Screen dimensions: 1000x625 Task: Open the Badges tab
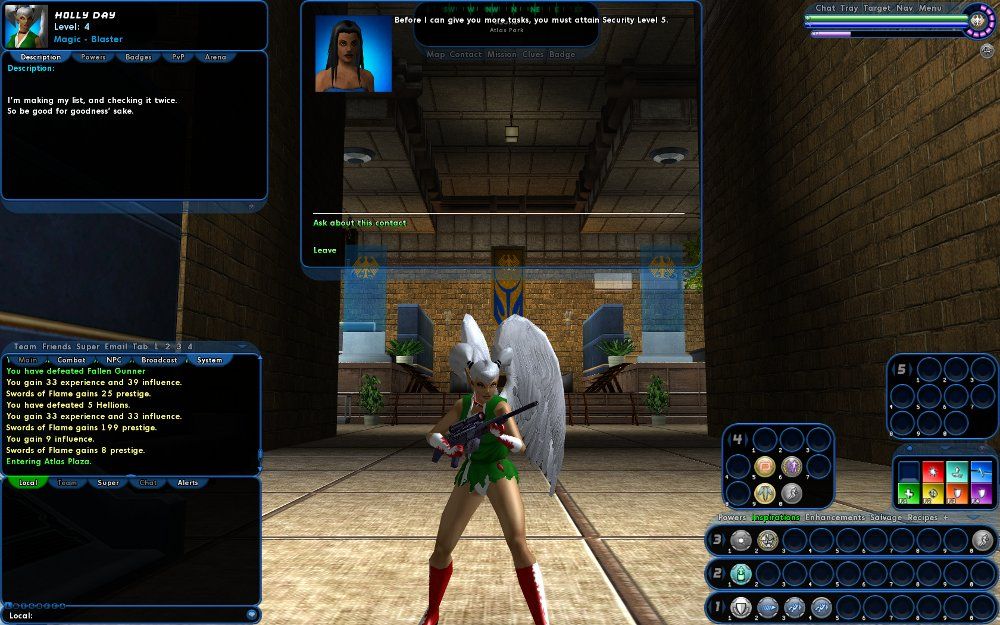[x=139, y=57]
